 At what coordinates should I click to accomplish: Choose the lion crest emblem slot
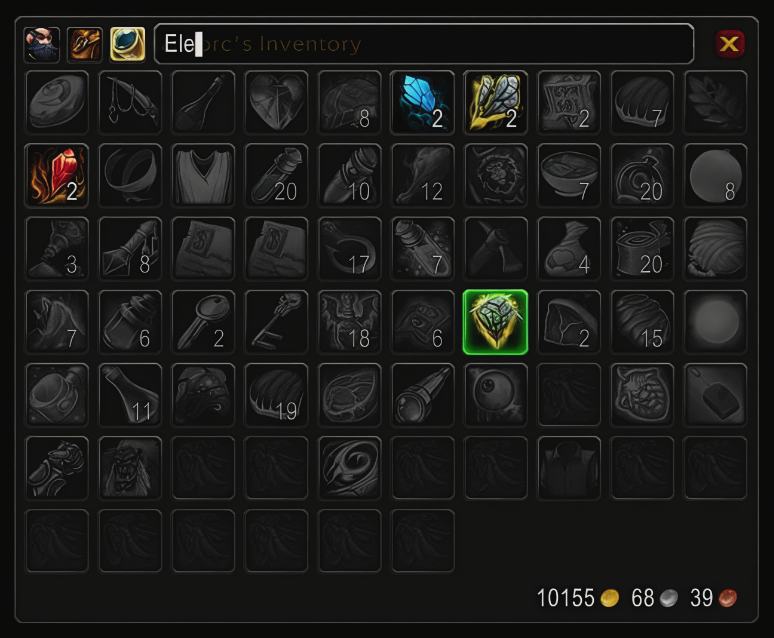point(496,175)
